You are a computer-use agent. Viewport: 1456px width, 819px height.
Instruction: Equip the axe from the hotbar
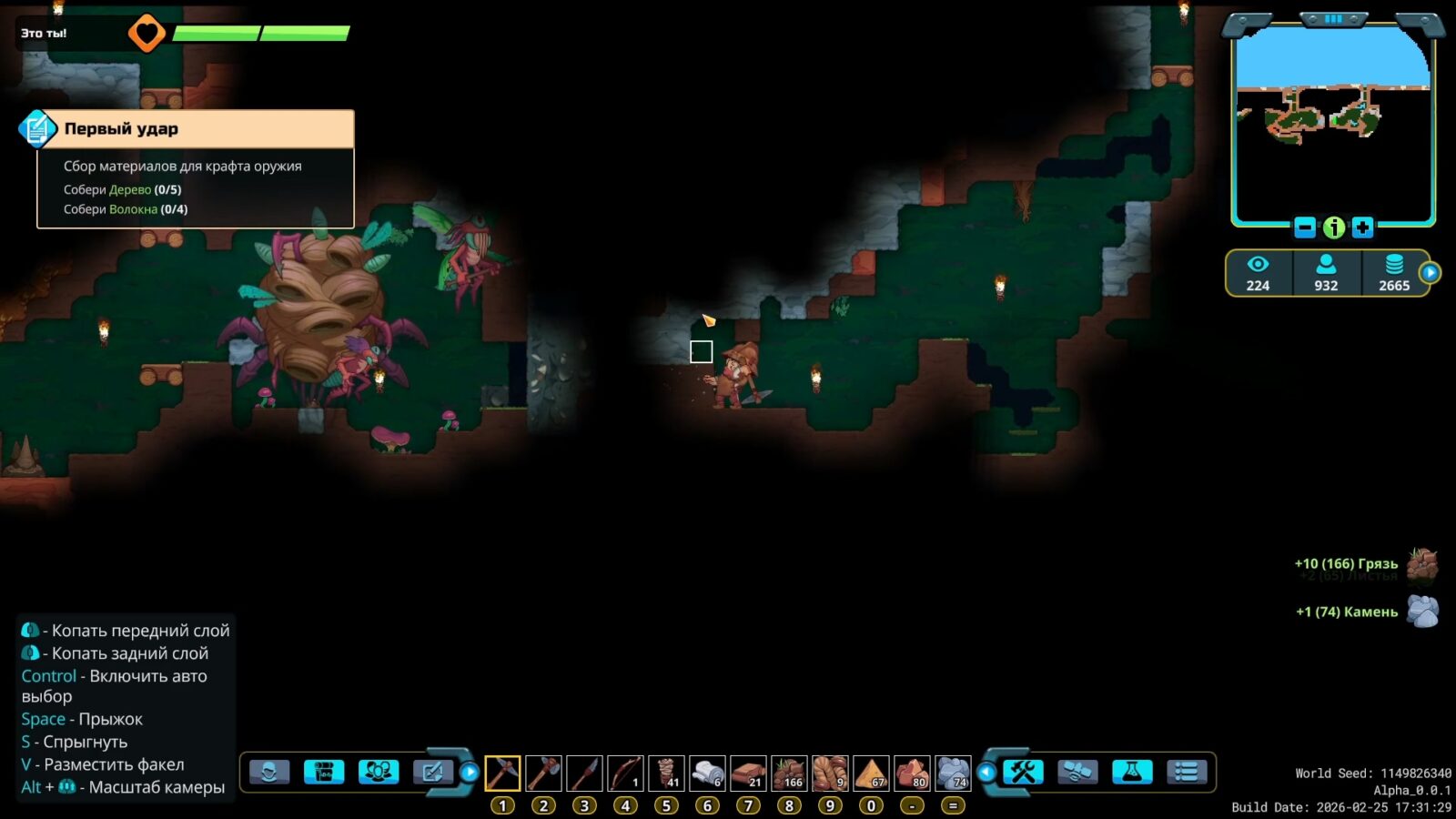click(x=543, y=773)
